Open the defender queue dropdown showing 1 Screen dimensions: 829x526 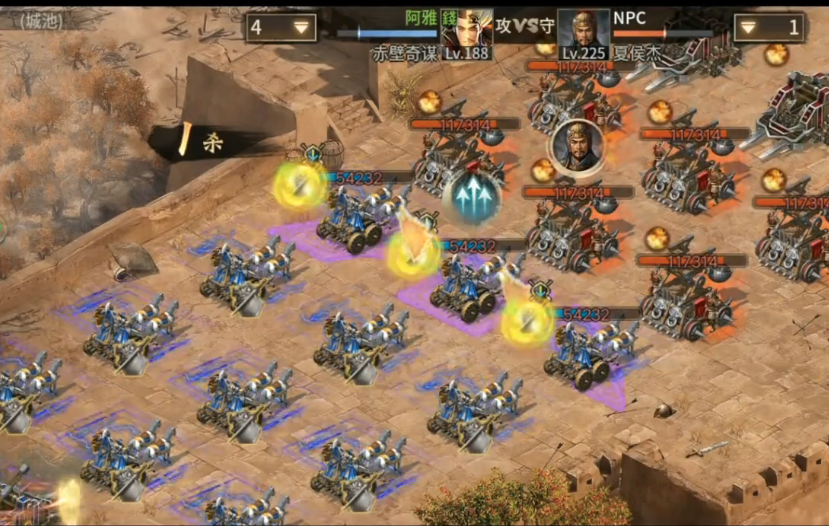(x=768, y=27)
